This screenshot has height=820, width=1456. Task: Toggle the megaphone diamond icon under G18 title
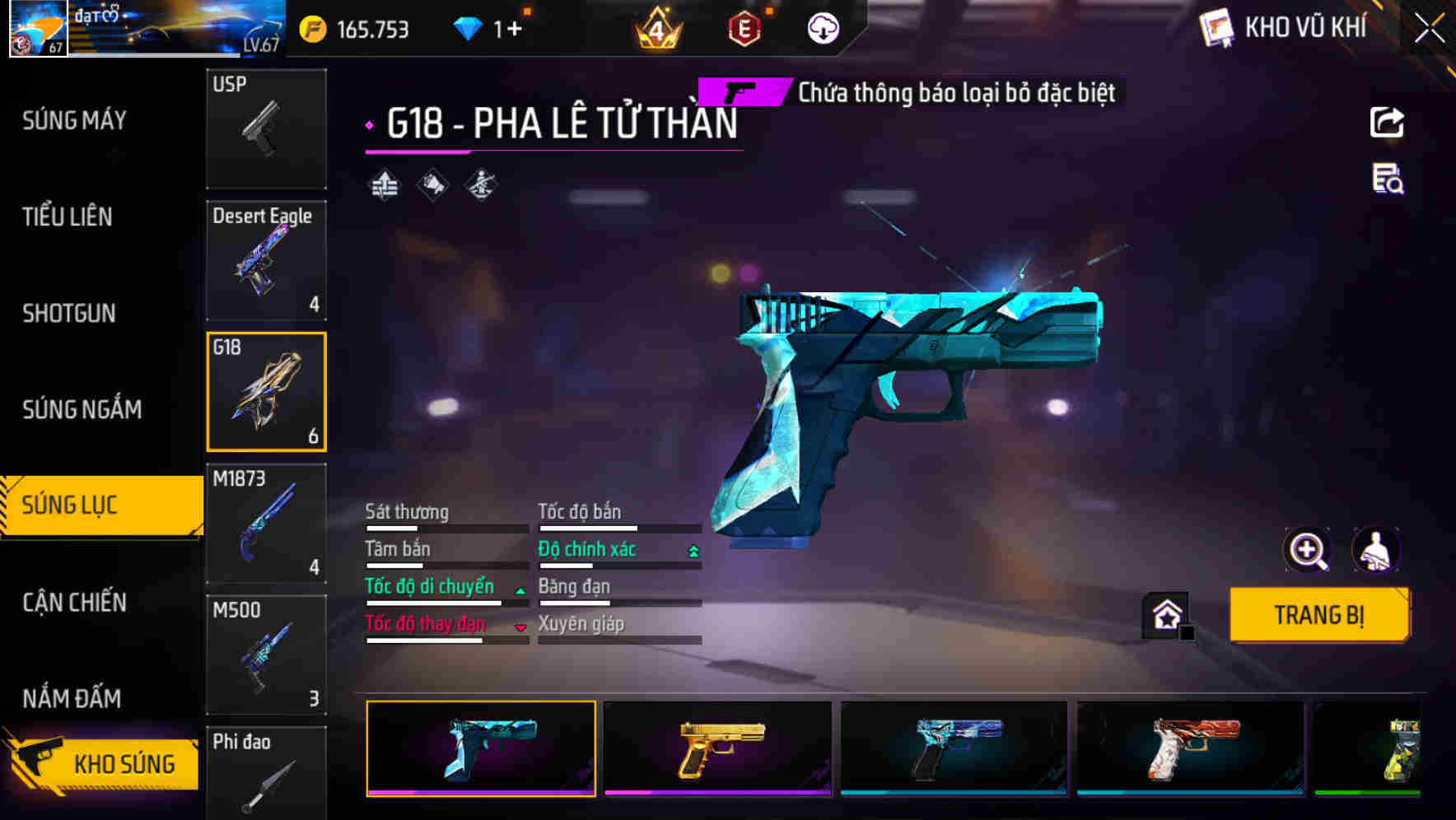431,184
